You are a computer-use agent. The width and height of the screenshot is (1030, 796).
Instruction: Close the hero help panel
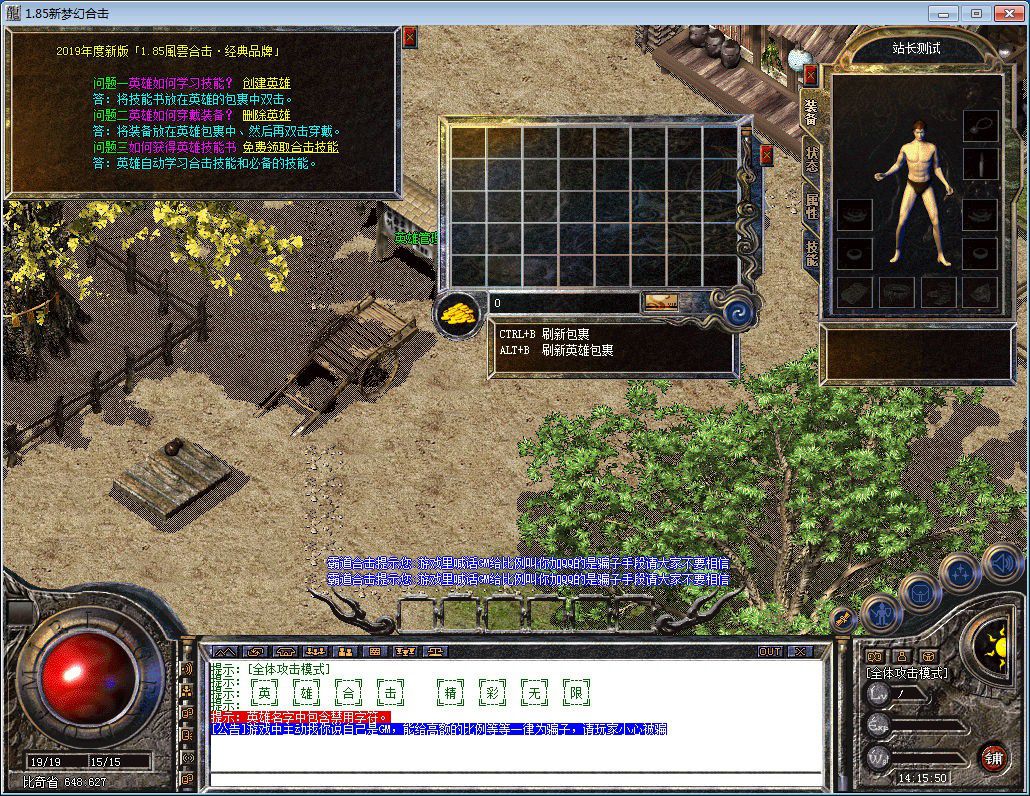(409, 37)
